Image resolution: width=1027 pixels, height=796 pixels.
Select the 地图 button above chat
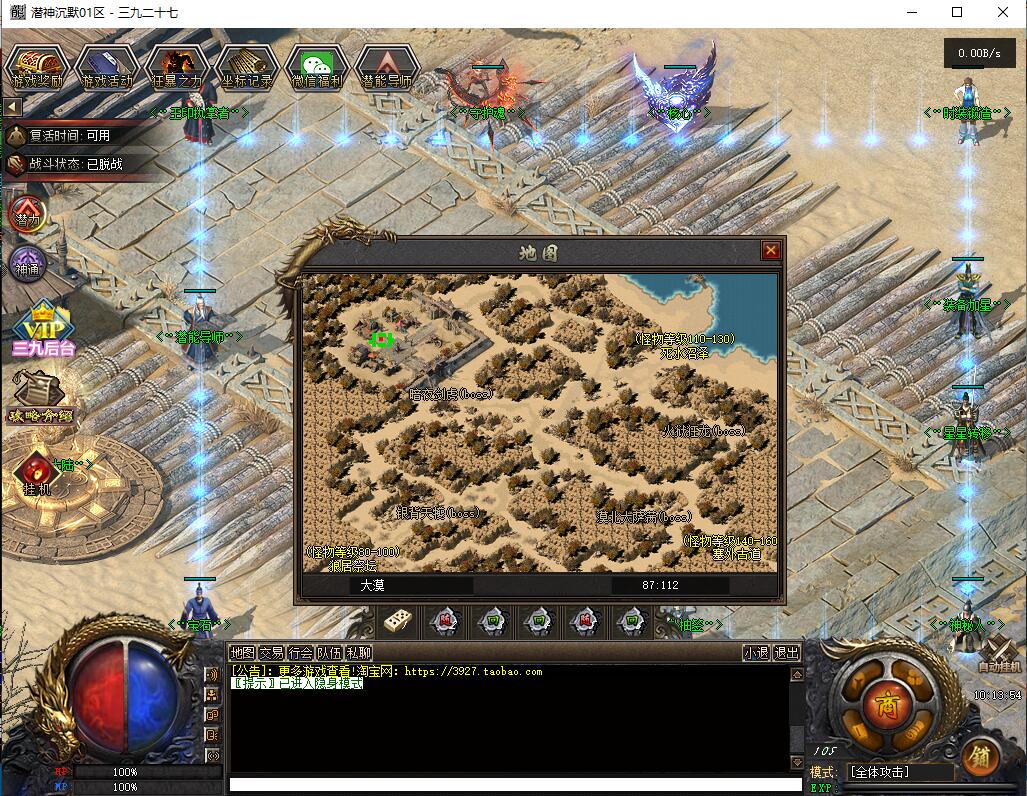coord(242,653)
